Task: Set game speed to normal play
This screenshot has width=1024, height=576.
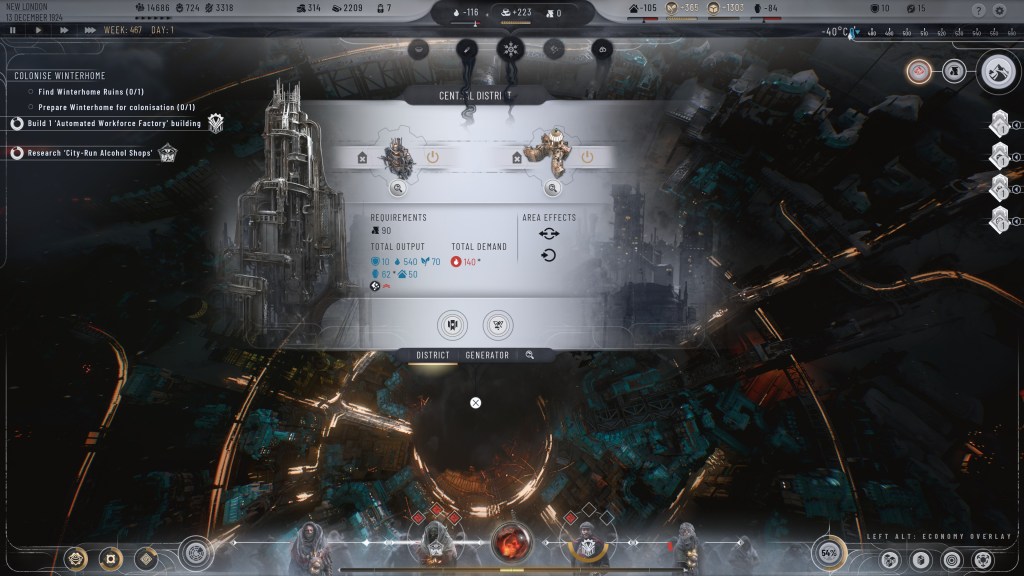Action: [38, 30]
